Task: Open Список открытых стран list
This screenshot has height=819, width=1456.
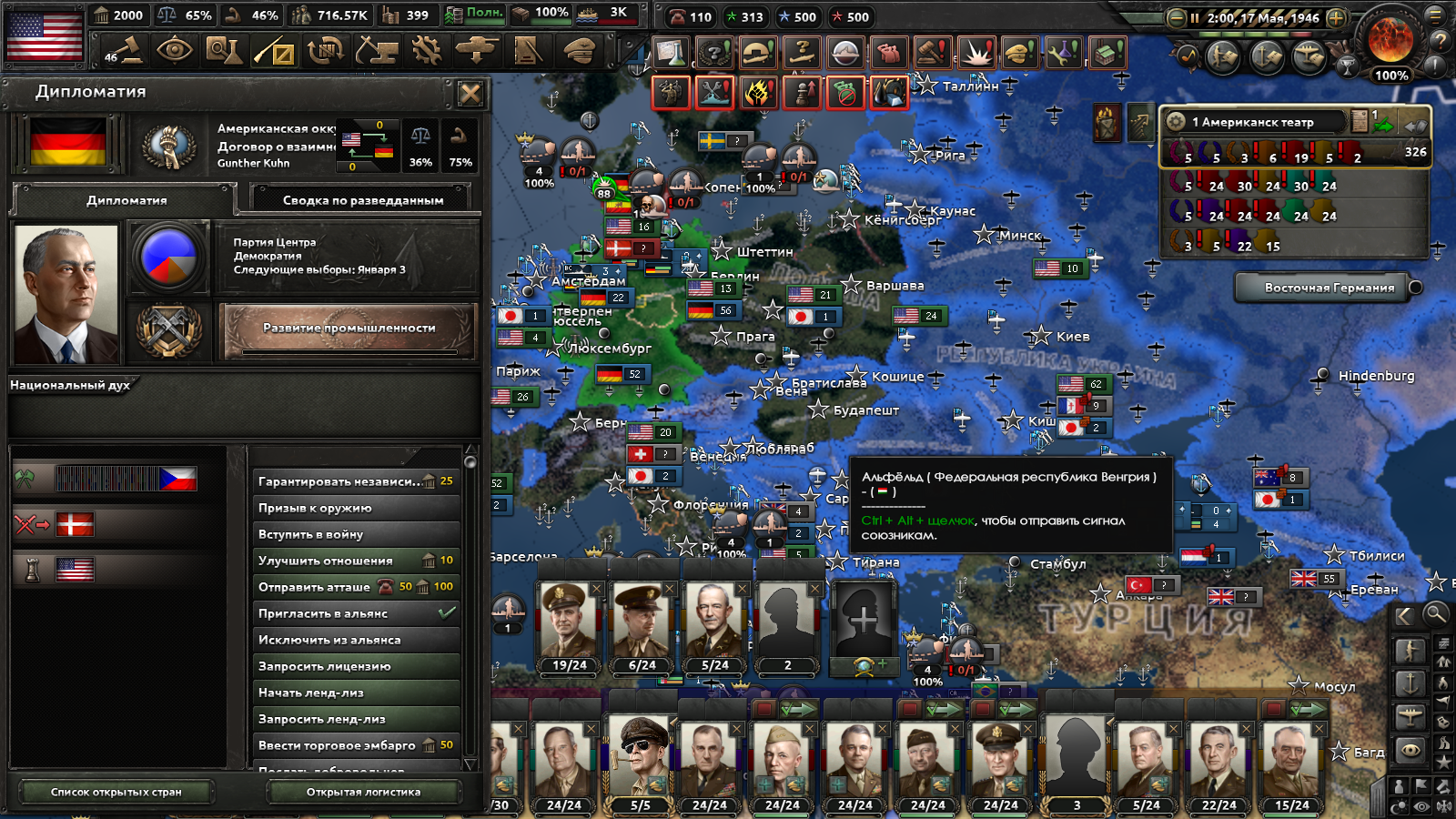Action: [x=116, y=792]
